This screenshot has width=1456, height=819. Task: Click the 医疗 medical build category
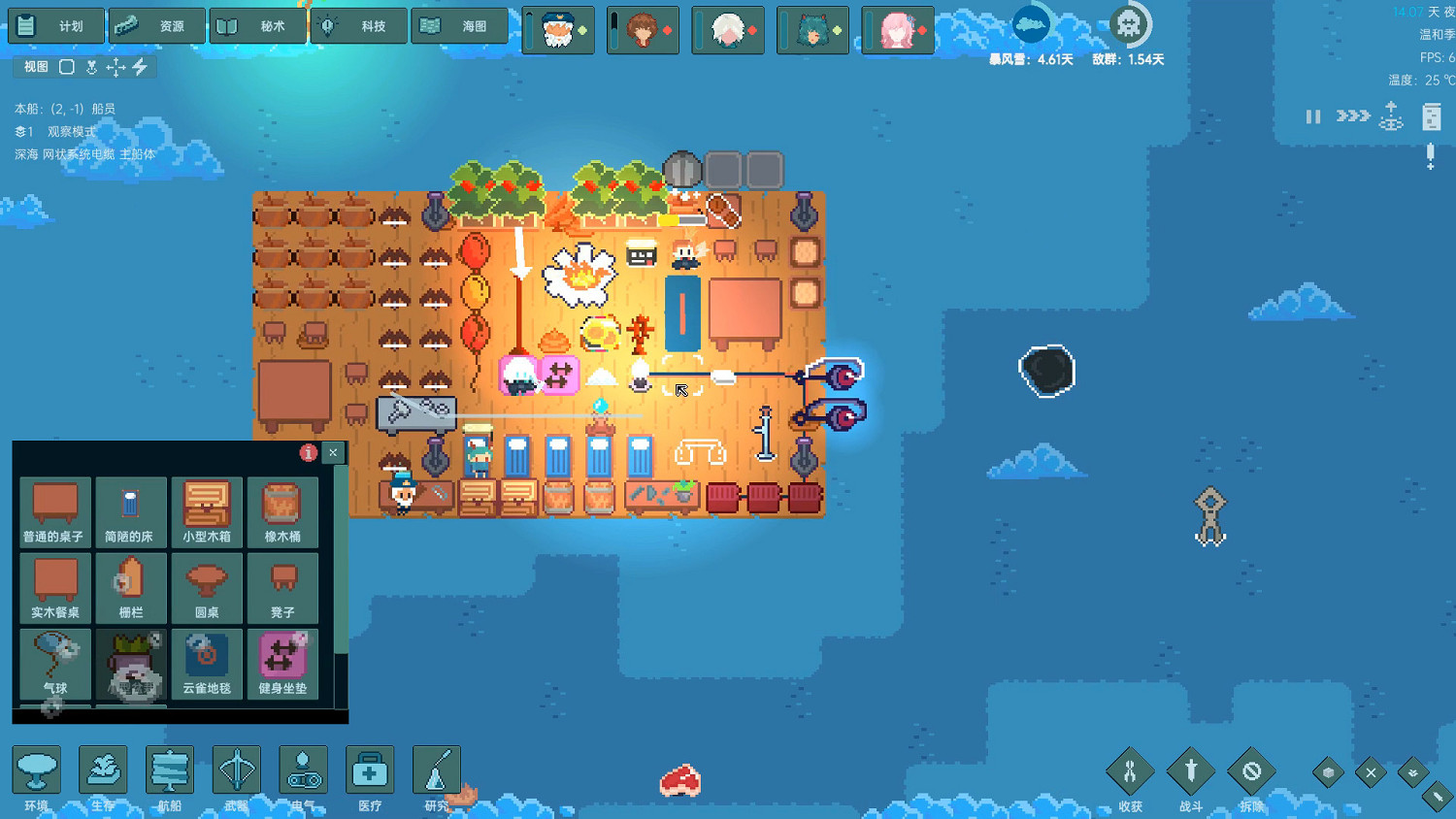click(369, 771)
